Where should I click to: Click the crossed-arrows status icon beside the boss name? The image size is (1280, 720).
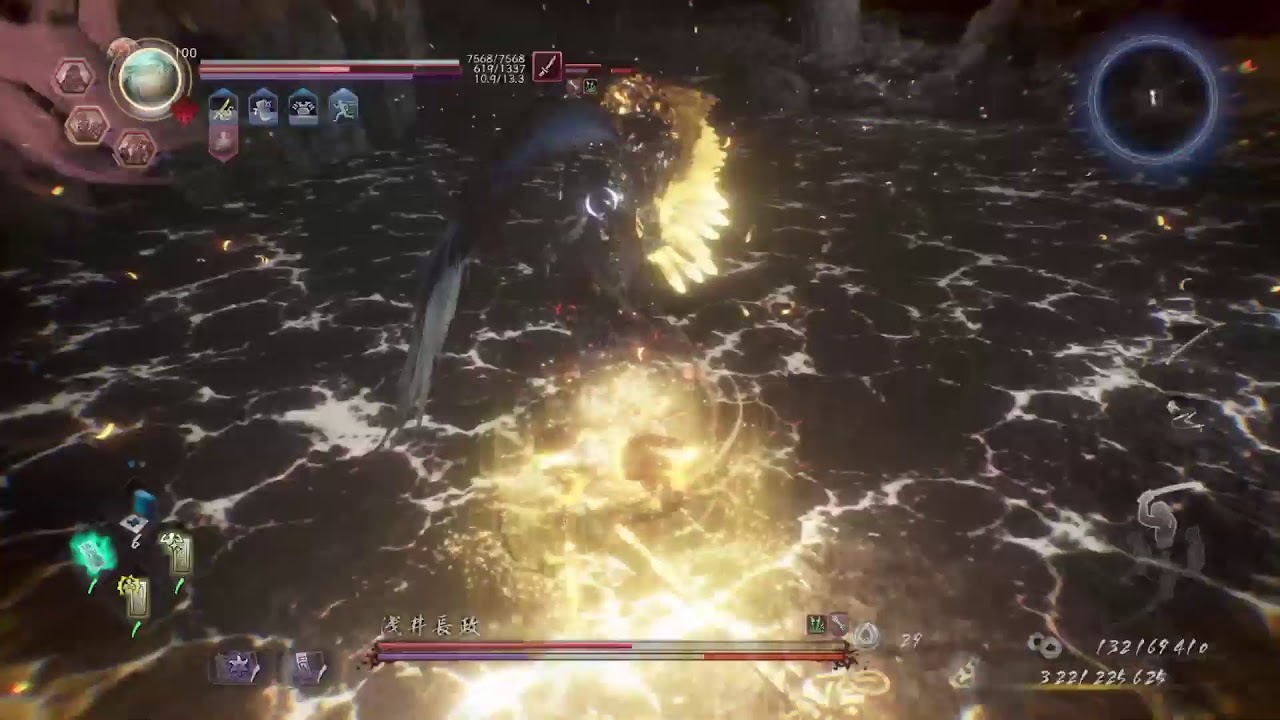tap(838, 625)
